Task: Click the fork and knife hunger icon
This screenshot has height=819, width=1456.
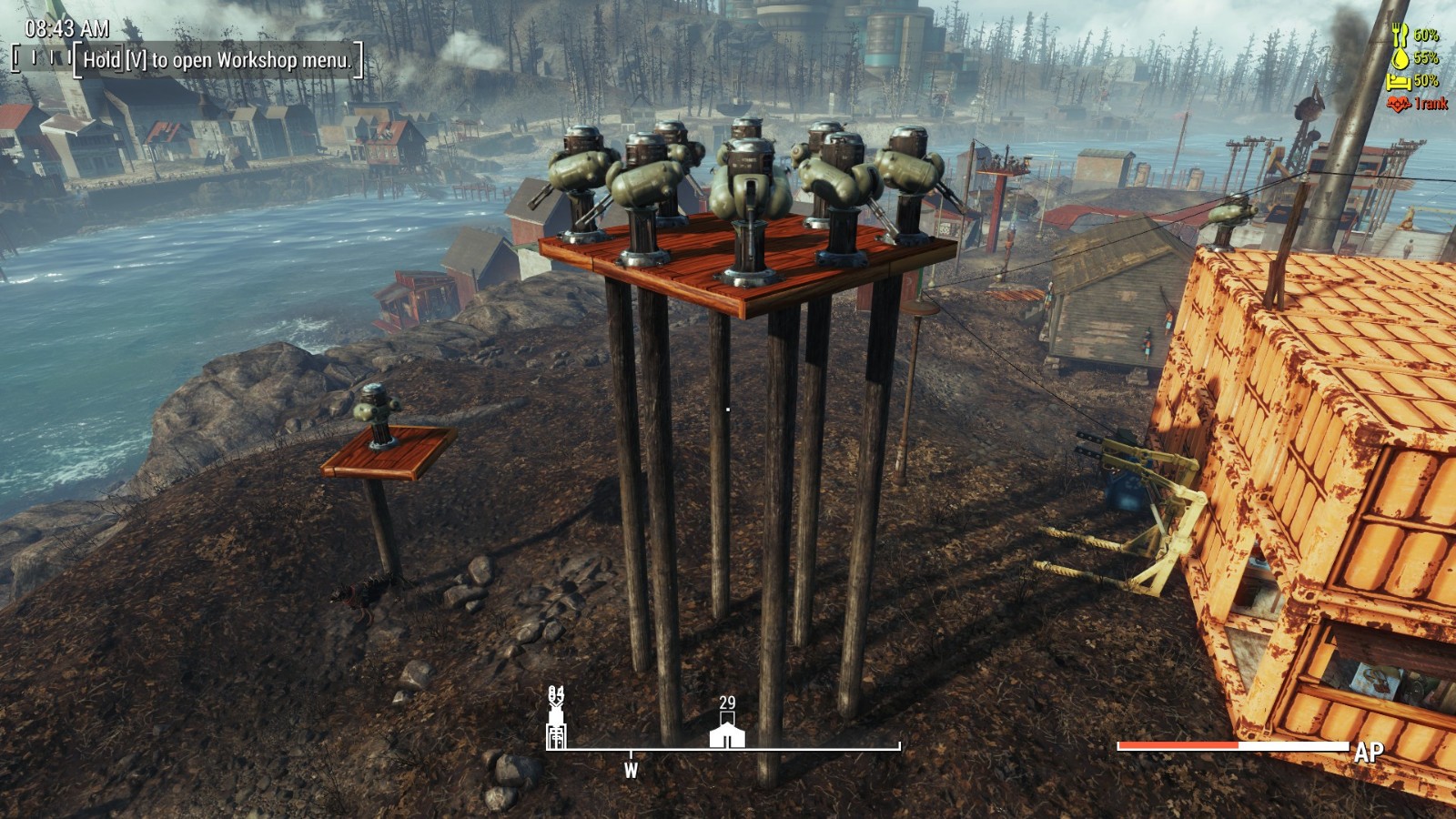Action: point(1400,35)
